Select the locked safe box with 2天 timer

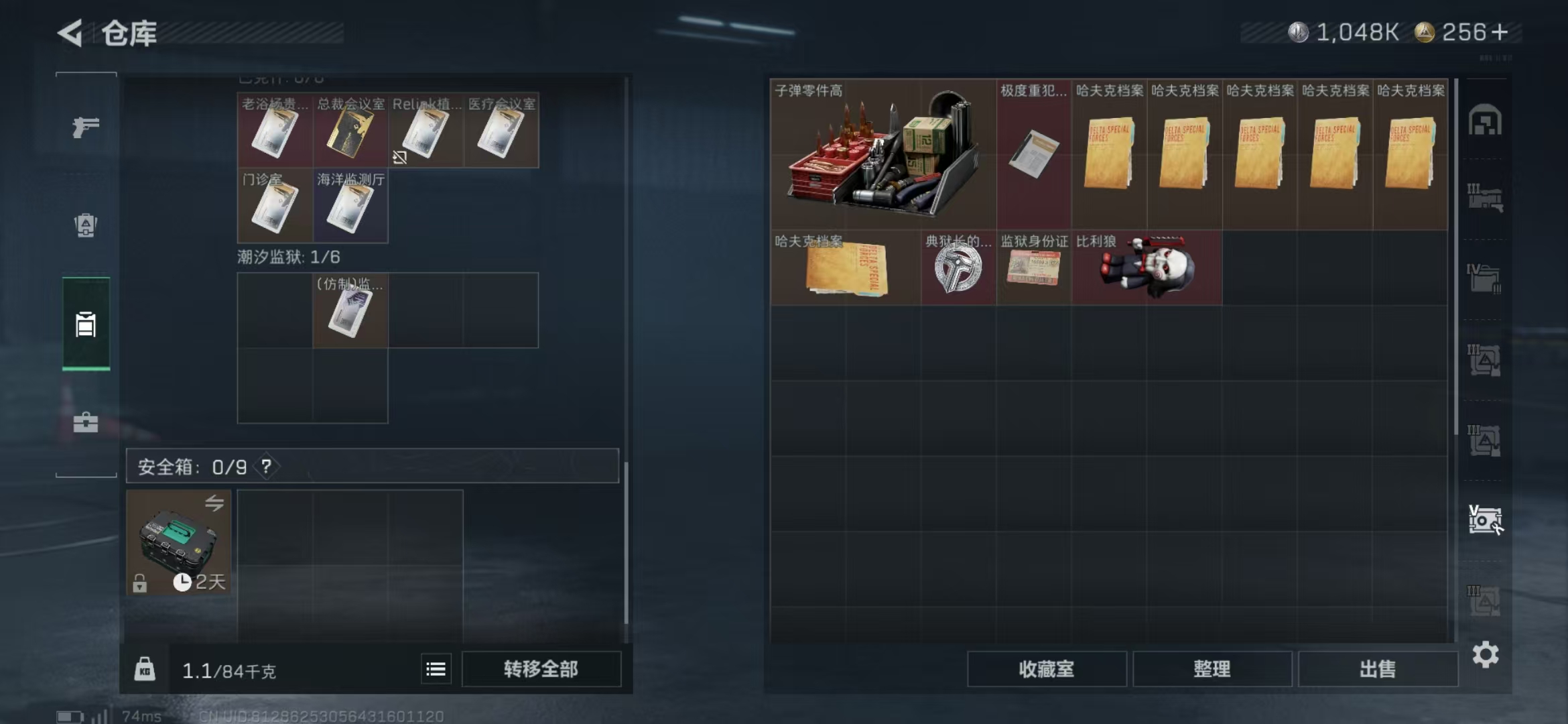pos(178,543)
